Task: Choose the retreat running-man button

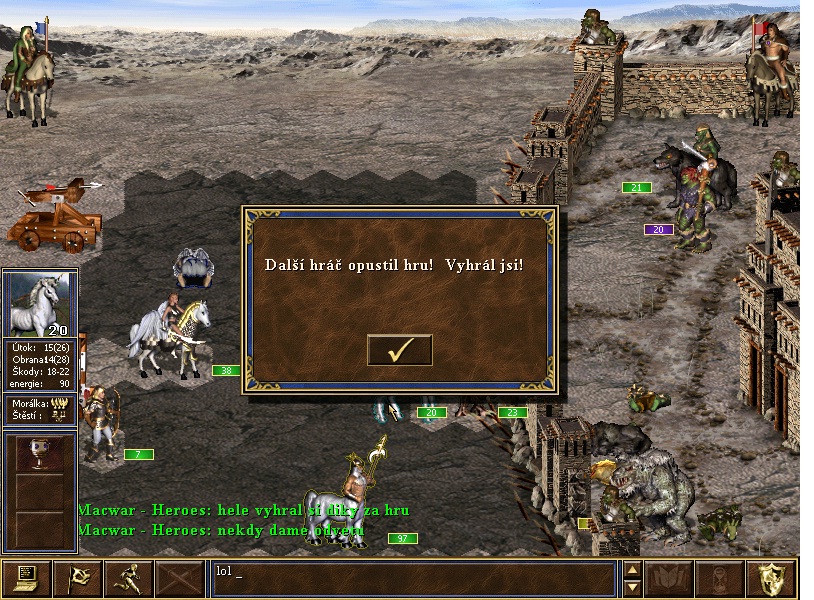Action: pyautogui.click(x=129, y=578)
